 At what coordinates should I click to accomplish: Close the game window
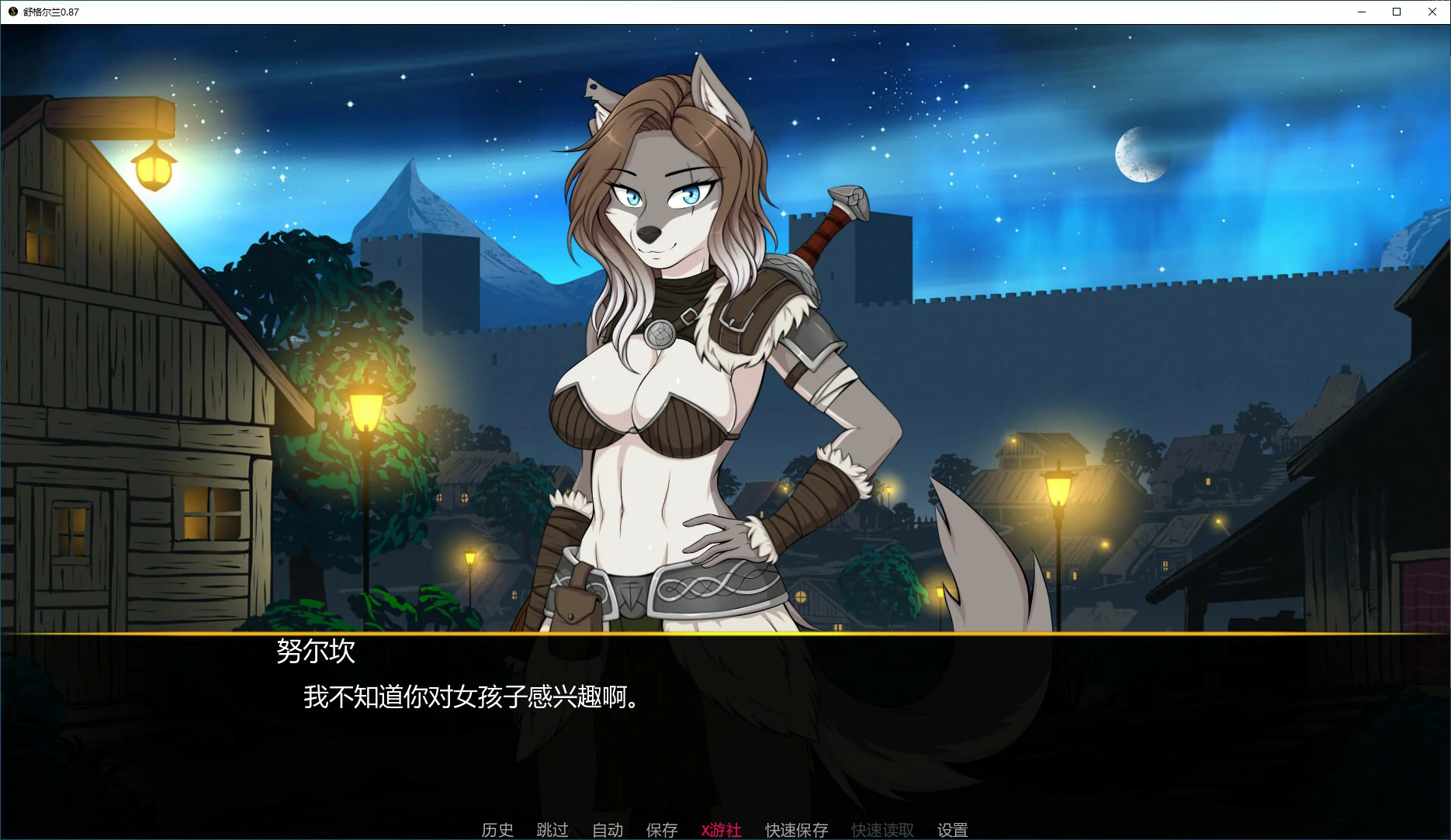(x=1432, y=12)
